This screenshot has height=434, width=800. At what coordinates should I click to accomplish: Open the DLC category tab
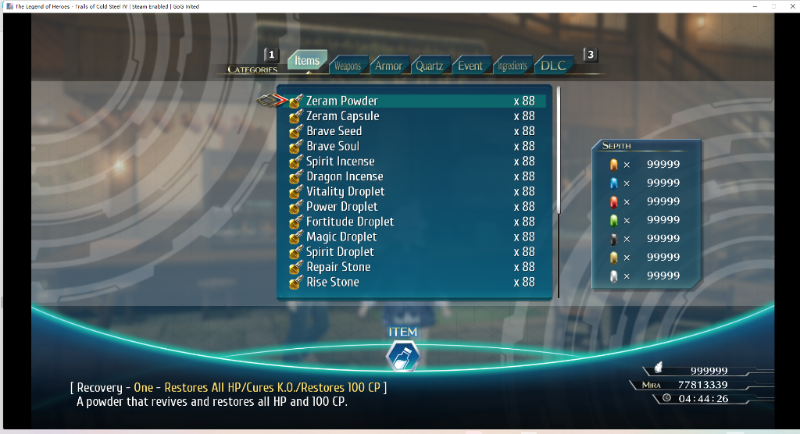tap(553, 66)
